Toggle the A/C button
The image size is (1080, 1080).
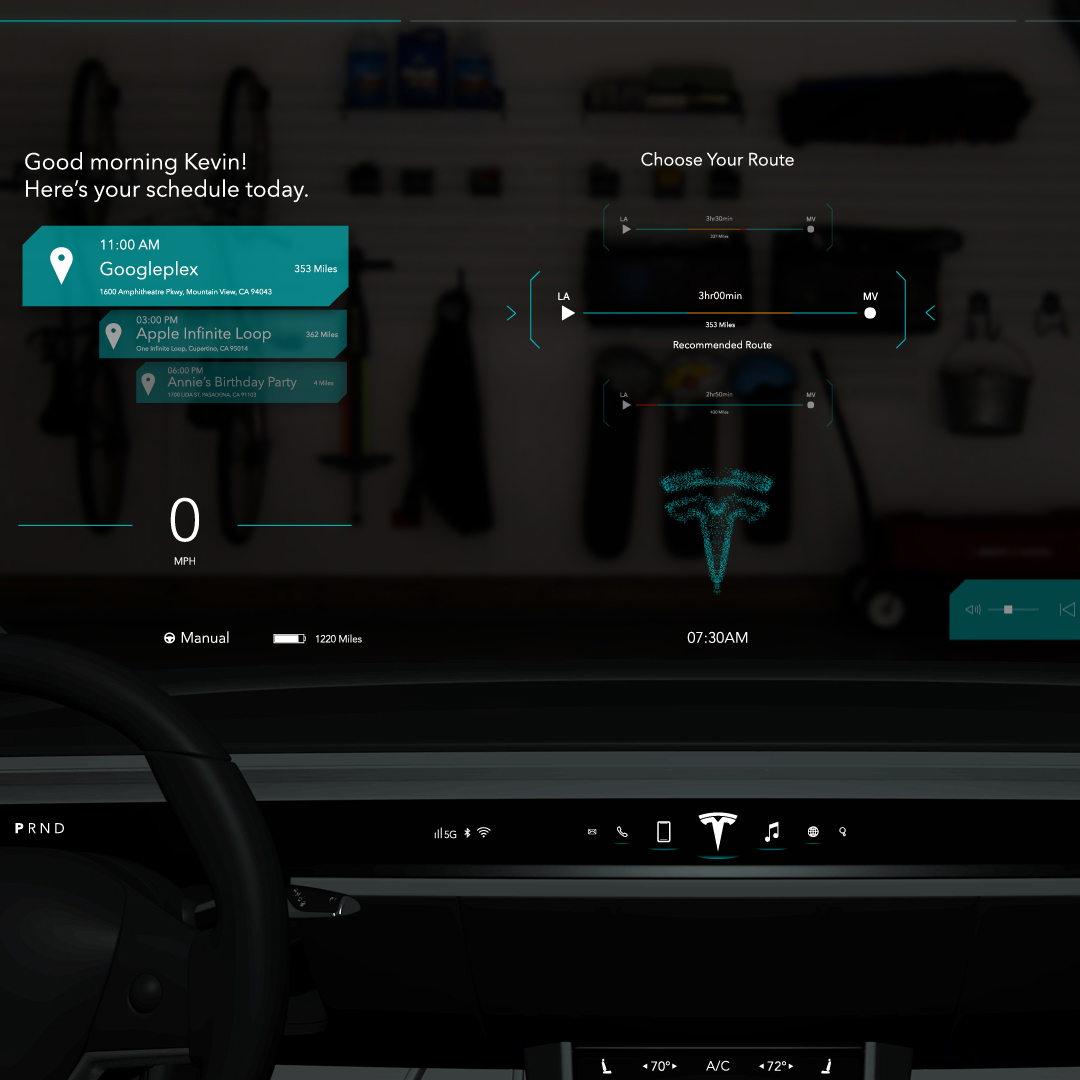718,1066
